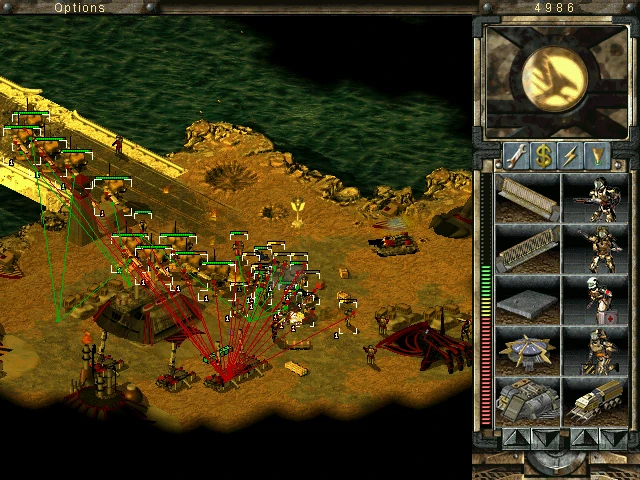The width and height of the screenshot is (640, 480).
Task: Enable the waypoint mode button
Action: click(x=598, y=156)
